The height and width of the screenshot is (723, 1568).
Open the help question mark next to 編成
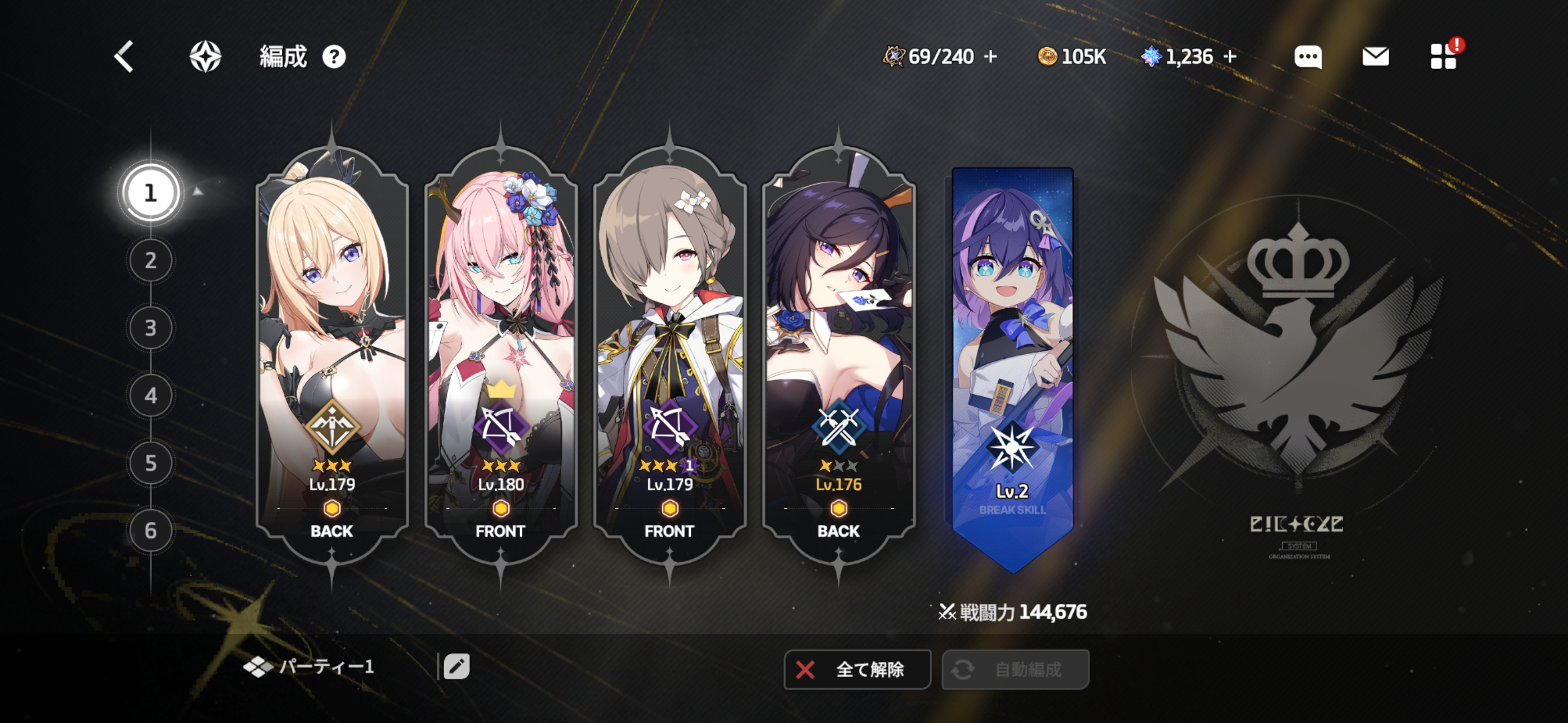[x=334, y=57]
